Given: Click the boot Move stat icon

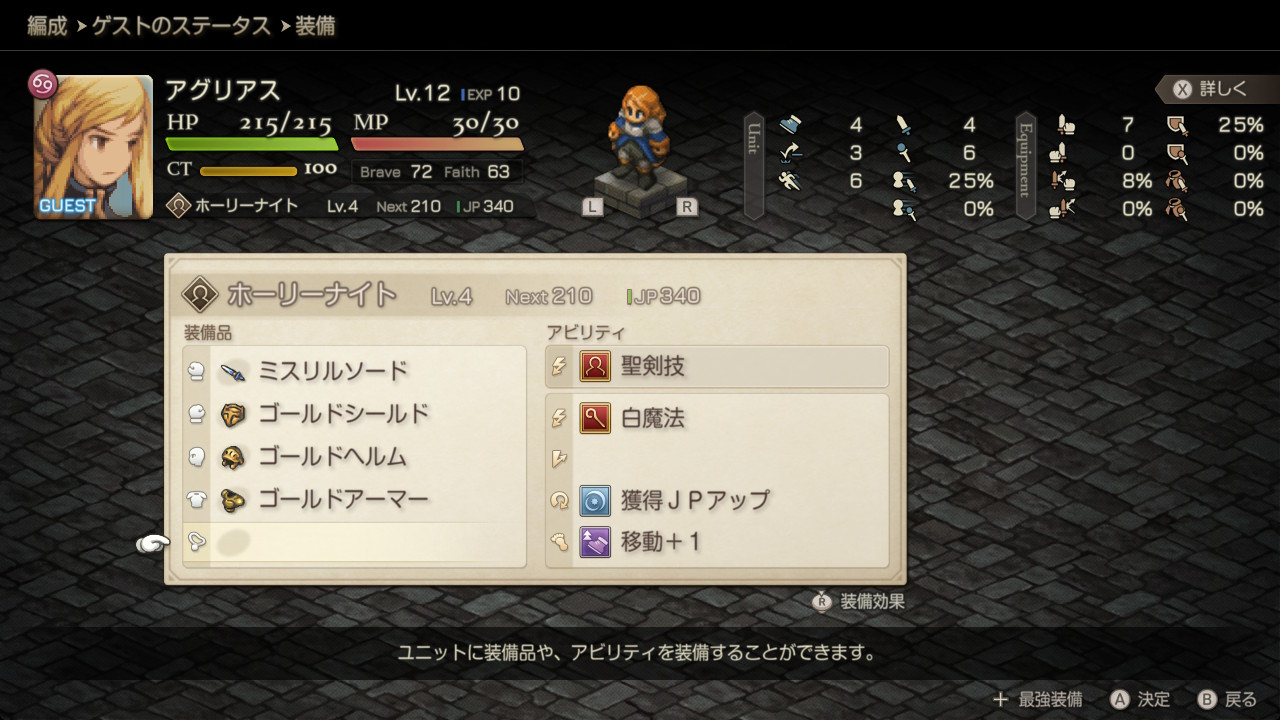Looking at the screenshot, I should click(x=790, y=124).
